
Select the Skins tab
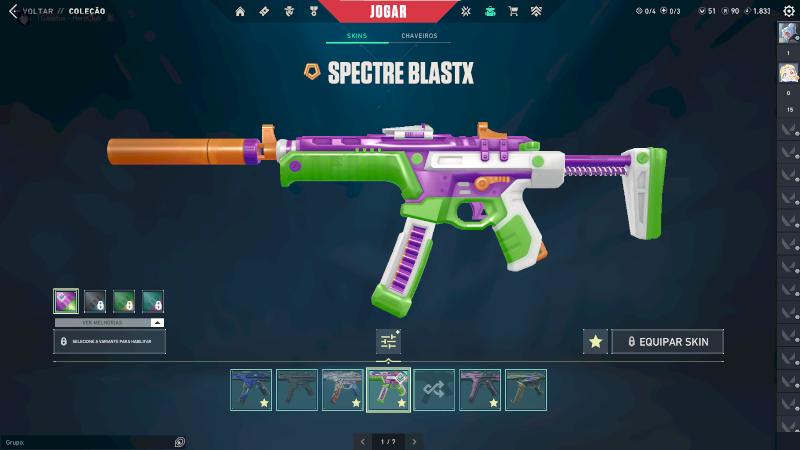(x=357, y=36)
